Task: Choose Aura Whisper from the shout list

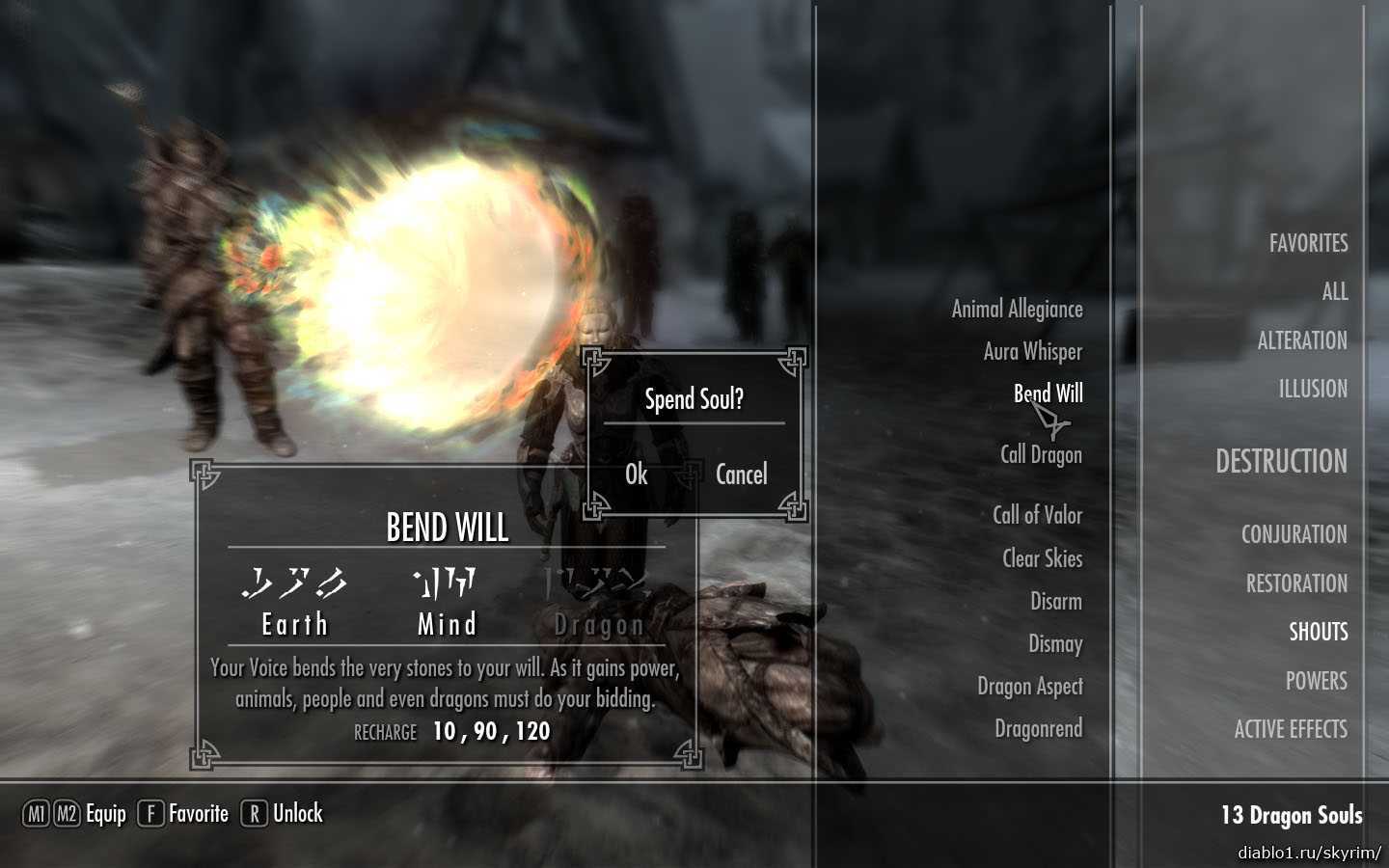Action: 1032,352
